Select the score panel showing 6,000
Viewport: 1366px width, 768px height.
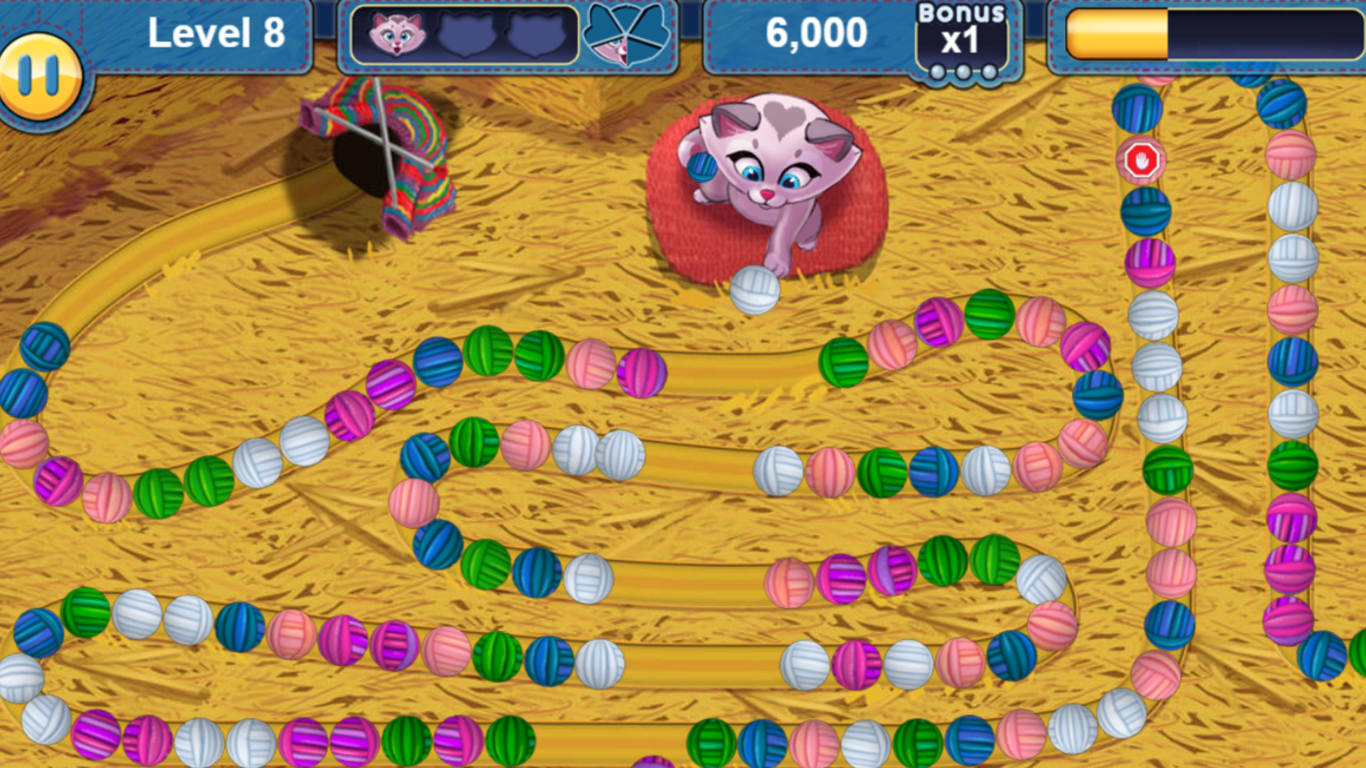pos(815,33)
